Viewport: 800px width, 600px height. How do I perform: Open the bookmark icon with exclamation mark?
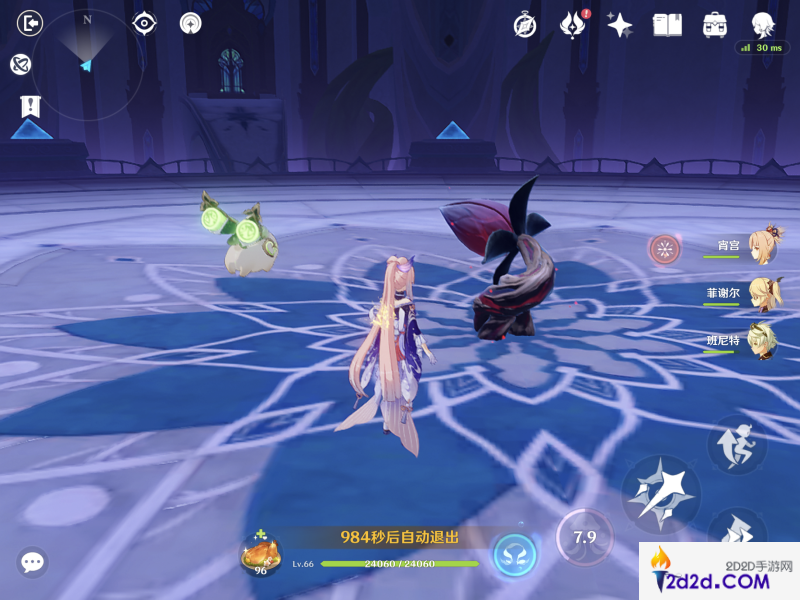(30, 106)
